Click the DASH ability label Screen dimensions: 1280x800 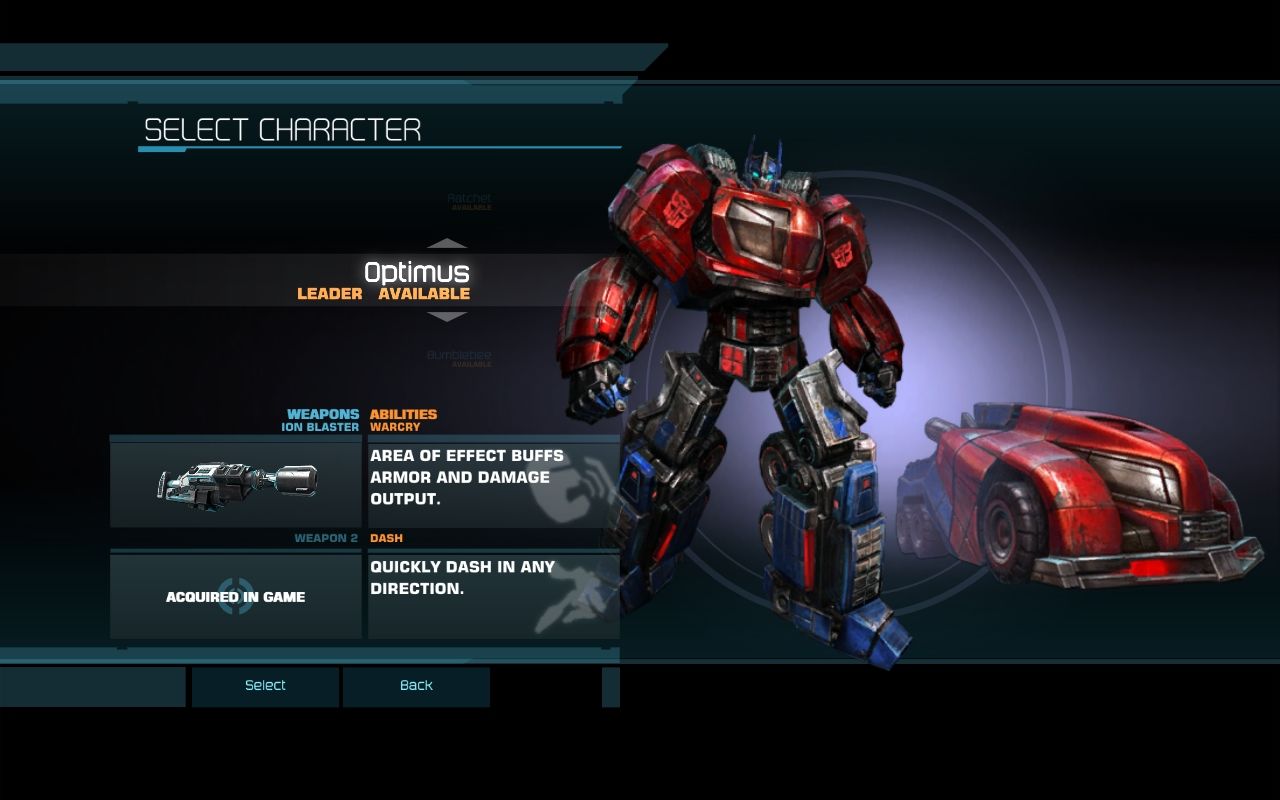[389, 537]
